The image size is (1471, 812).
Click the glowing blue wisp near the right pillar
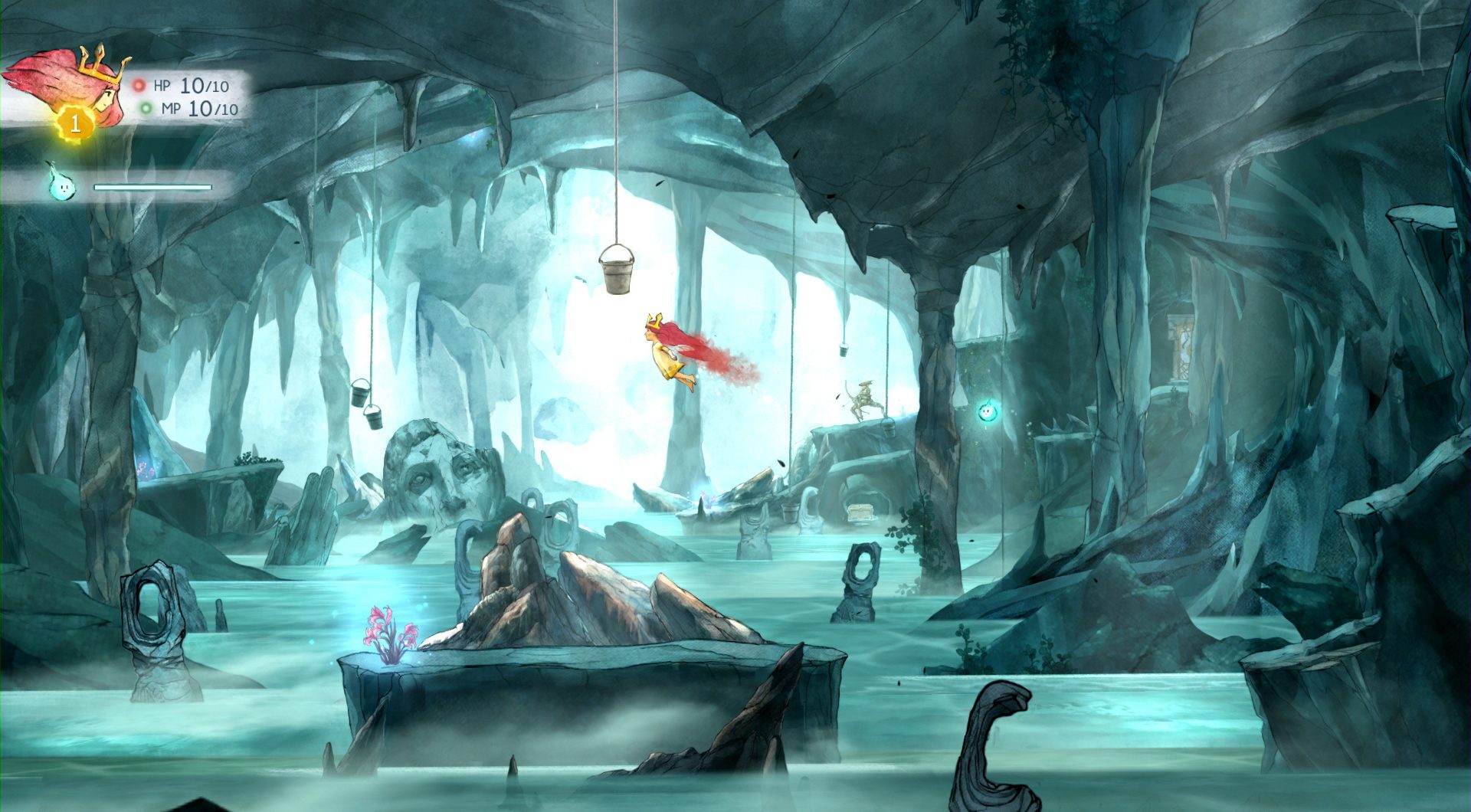point(988,411)
